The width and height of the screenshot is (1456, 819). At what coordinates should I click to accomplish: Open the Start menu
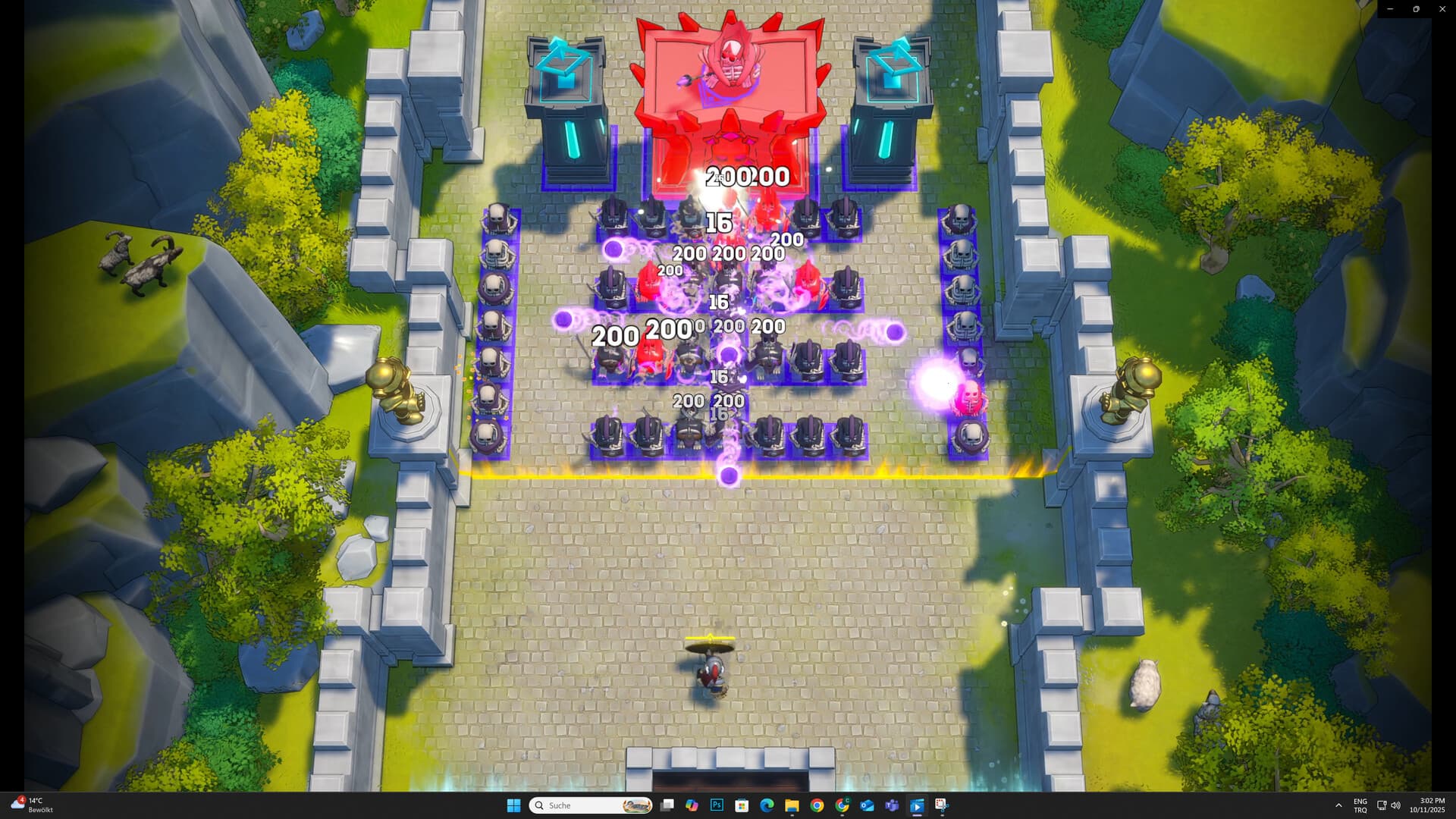(x=513, y=805)
